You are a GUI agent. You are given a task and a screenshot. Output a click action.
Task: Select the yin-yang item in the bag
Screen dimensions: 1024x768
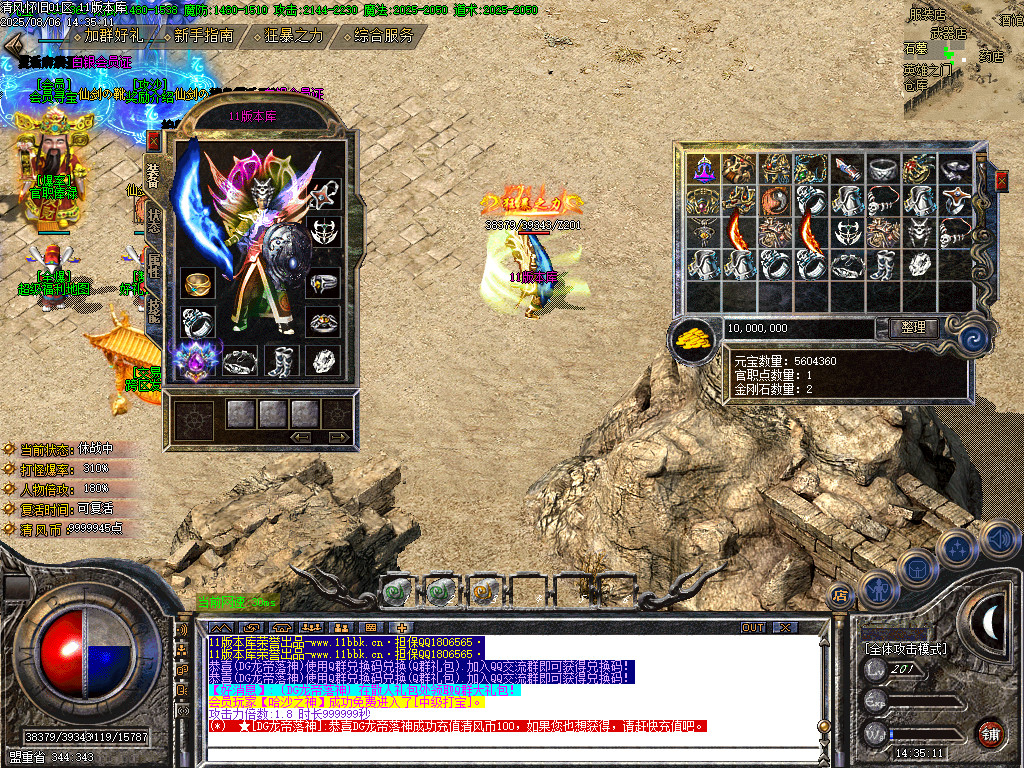pyautogui.click(x=776, y=201)
